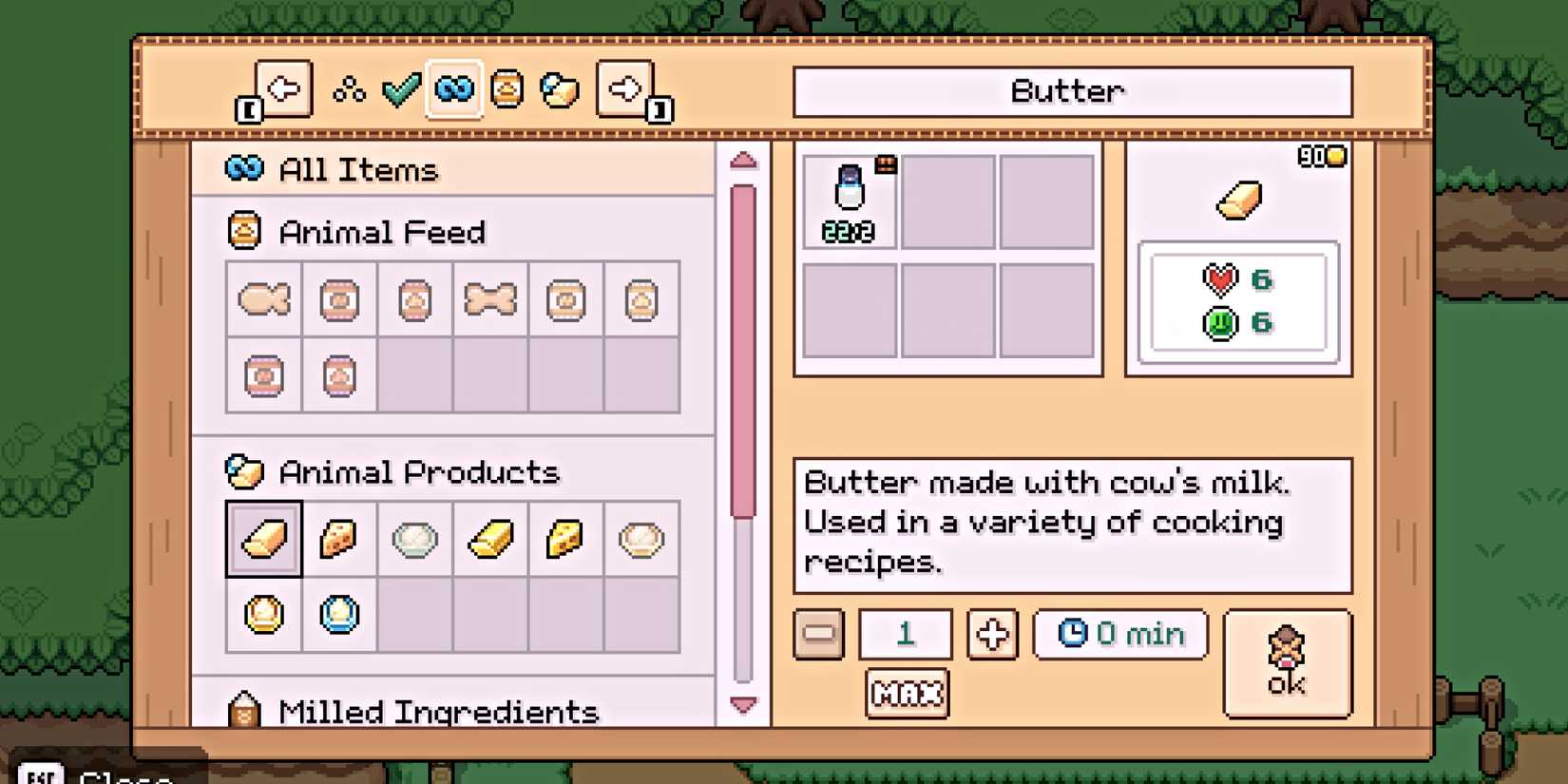Screen dimensions: 1568x784
Task: Select the golden egg item
Action: coord(264,616)
